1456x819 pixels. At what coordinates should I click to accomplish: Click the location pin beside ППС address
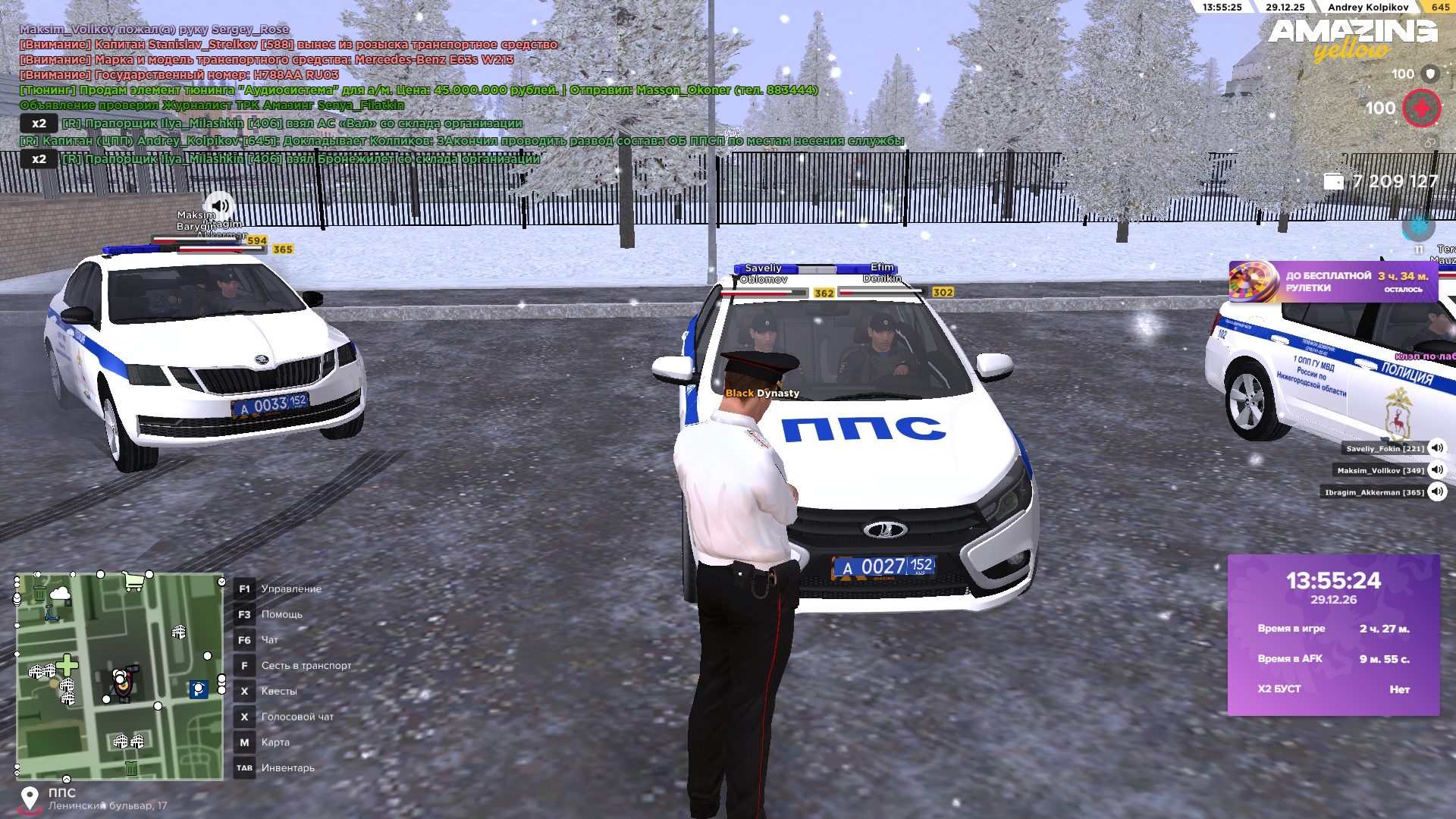pyautogui.click(x=30, y=799)
